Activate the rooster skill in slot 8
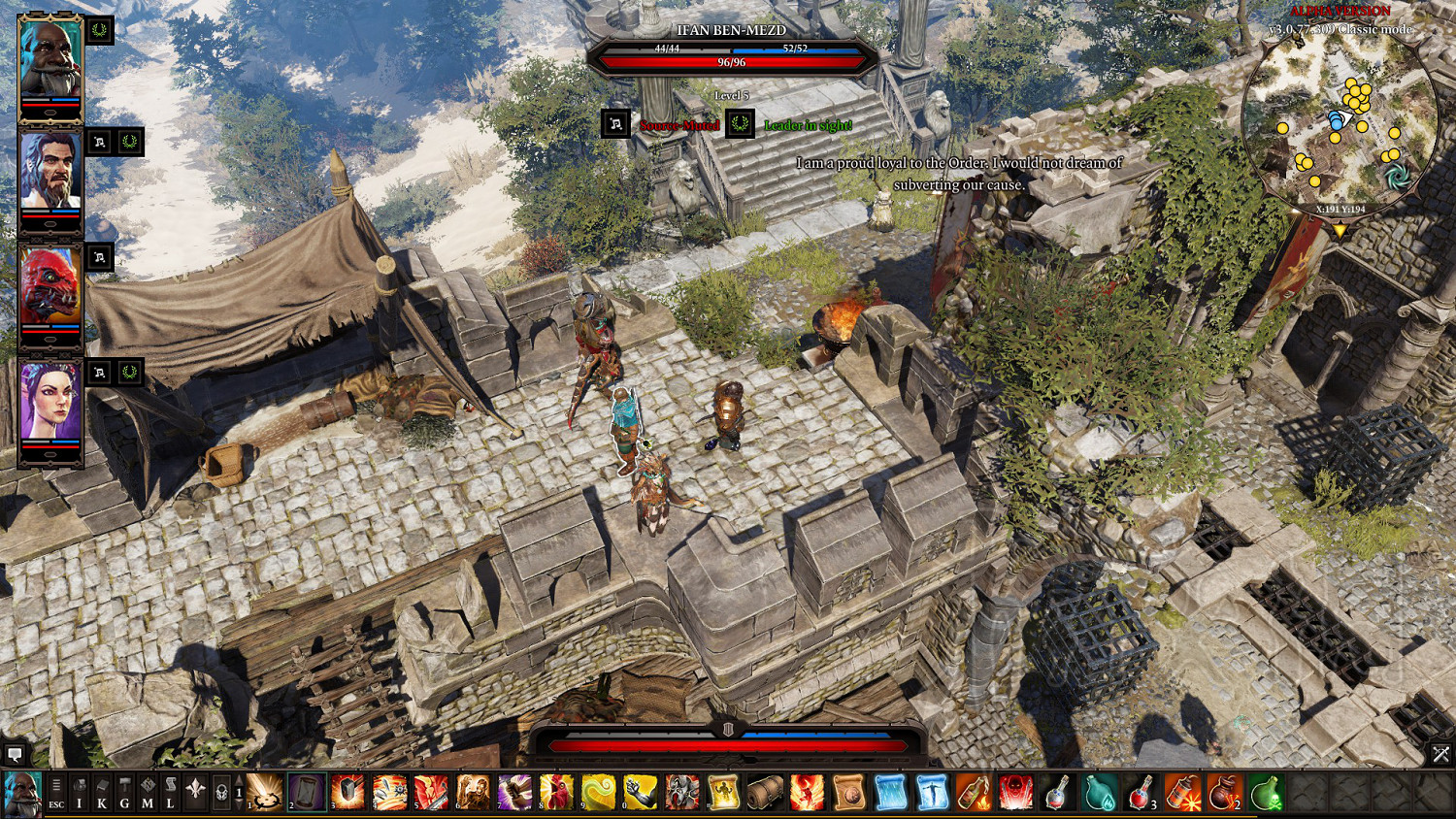Viewport: 1456px width, 819px height. point(557,792)
